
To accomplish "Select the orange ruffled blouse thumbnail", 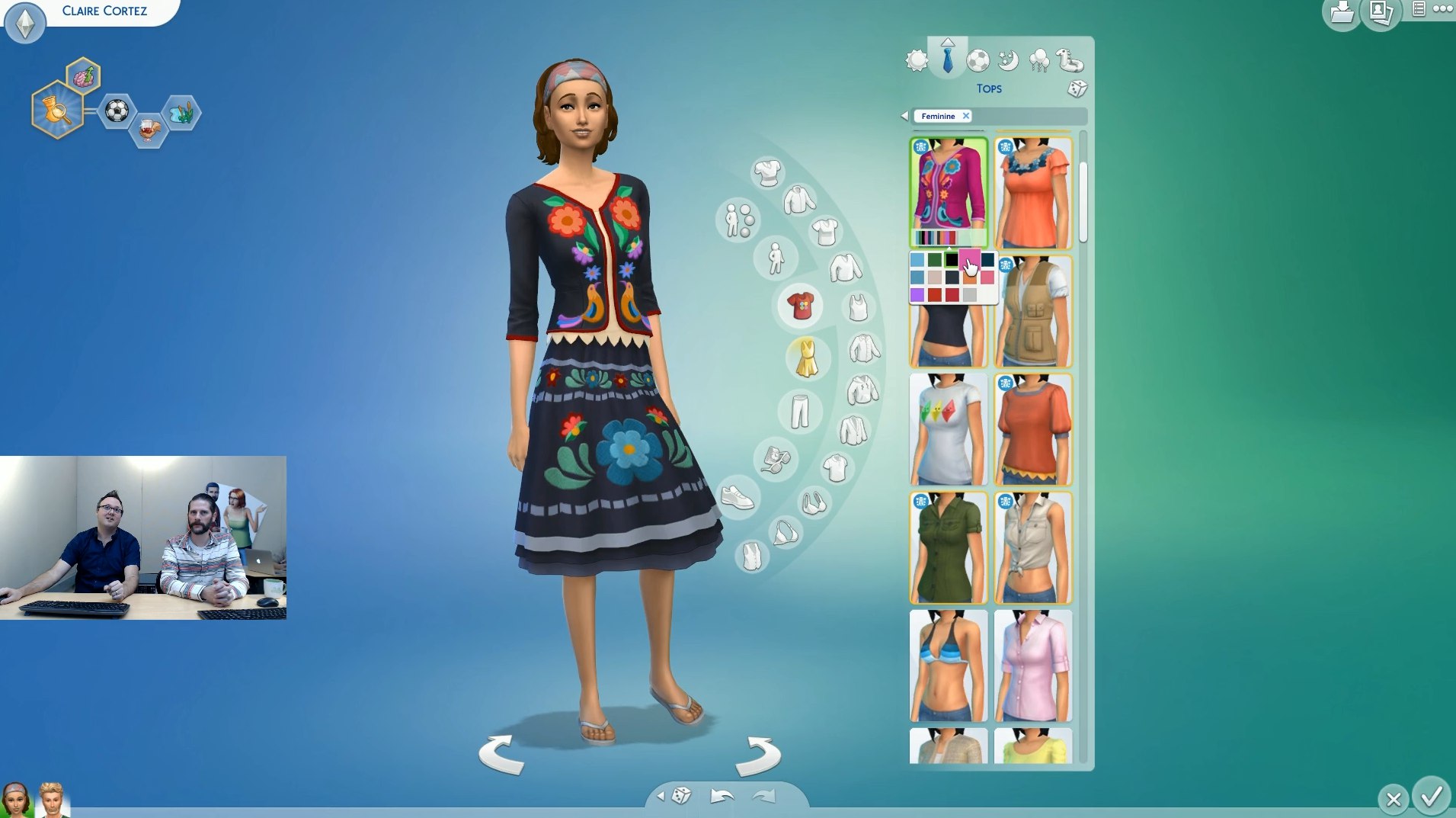I will coord(1032,193).
